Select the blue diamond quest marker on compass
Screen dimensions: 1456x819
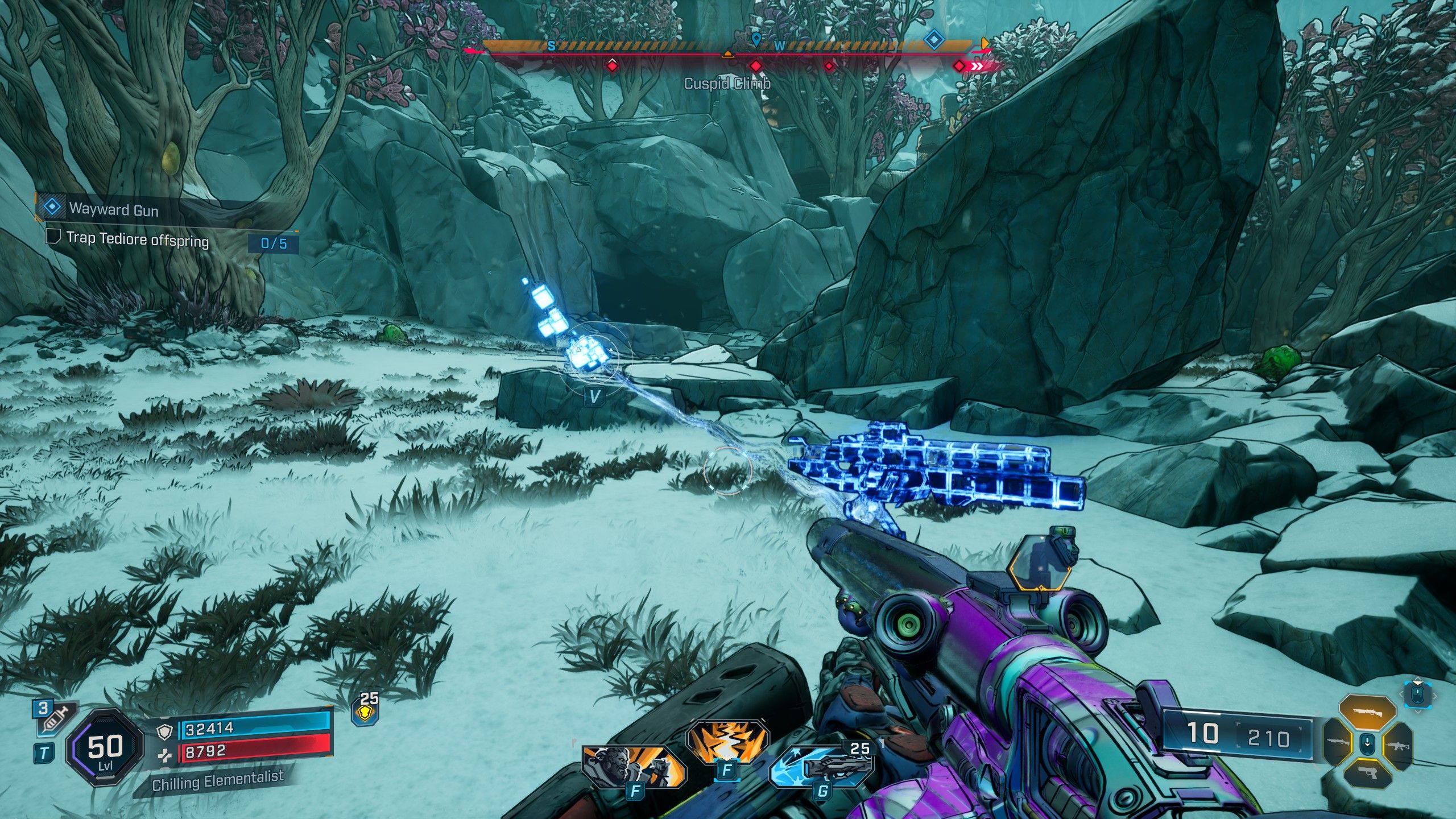pyautogui.click(x=933, y=39)
